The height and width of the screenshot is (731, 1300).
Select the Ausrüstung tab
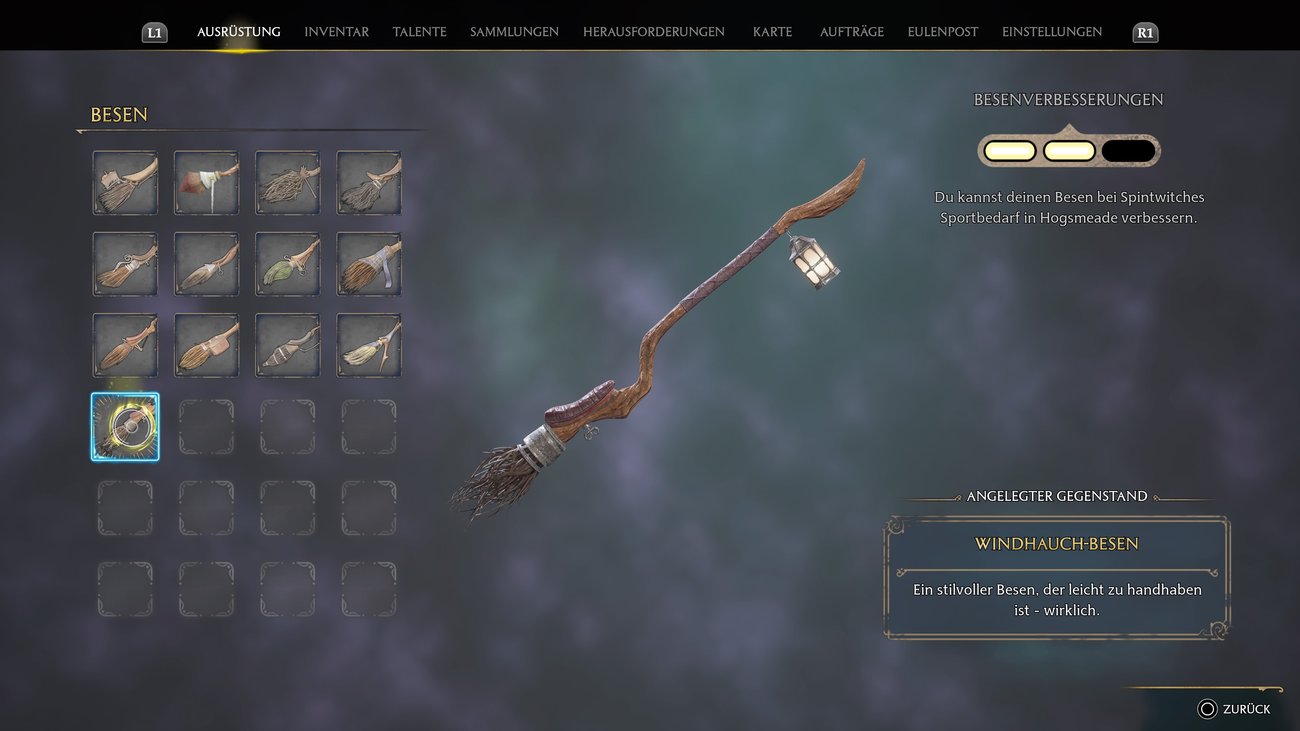point(238,32)
